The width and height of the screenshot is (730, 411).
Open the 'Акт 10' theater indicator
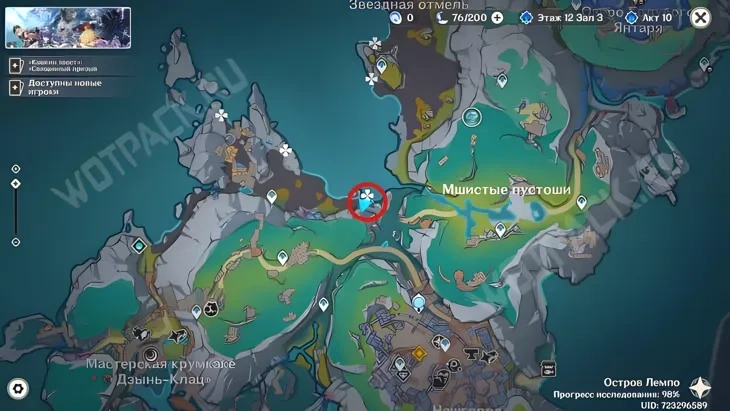pos(648,18)
